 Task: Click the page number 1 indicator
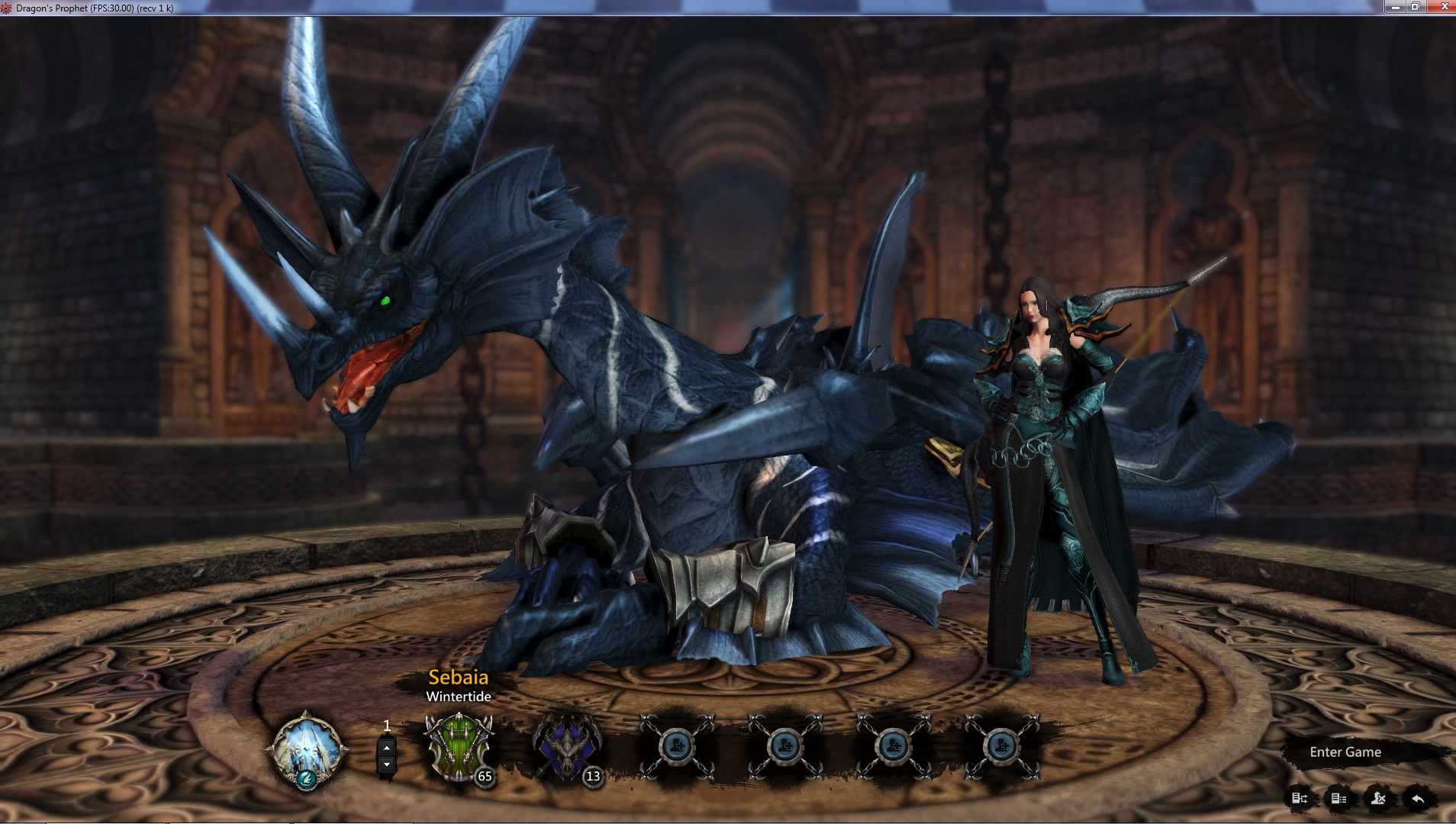pos(387,726)
